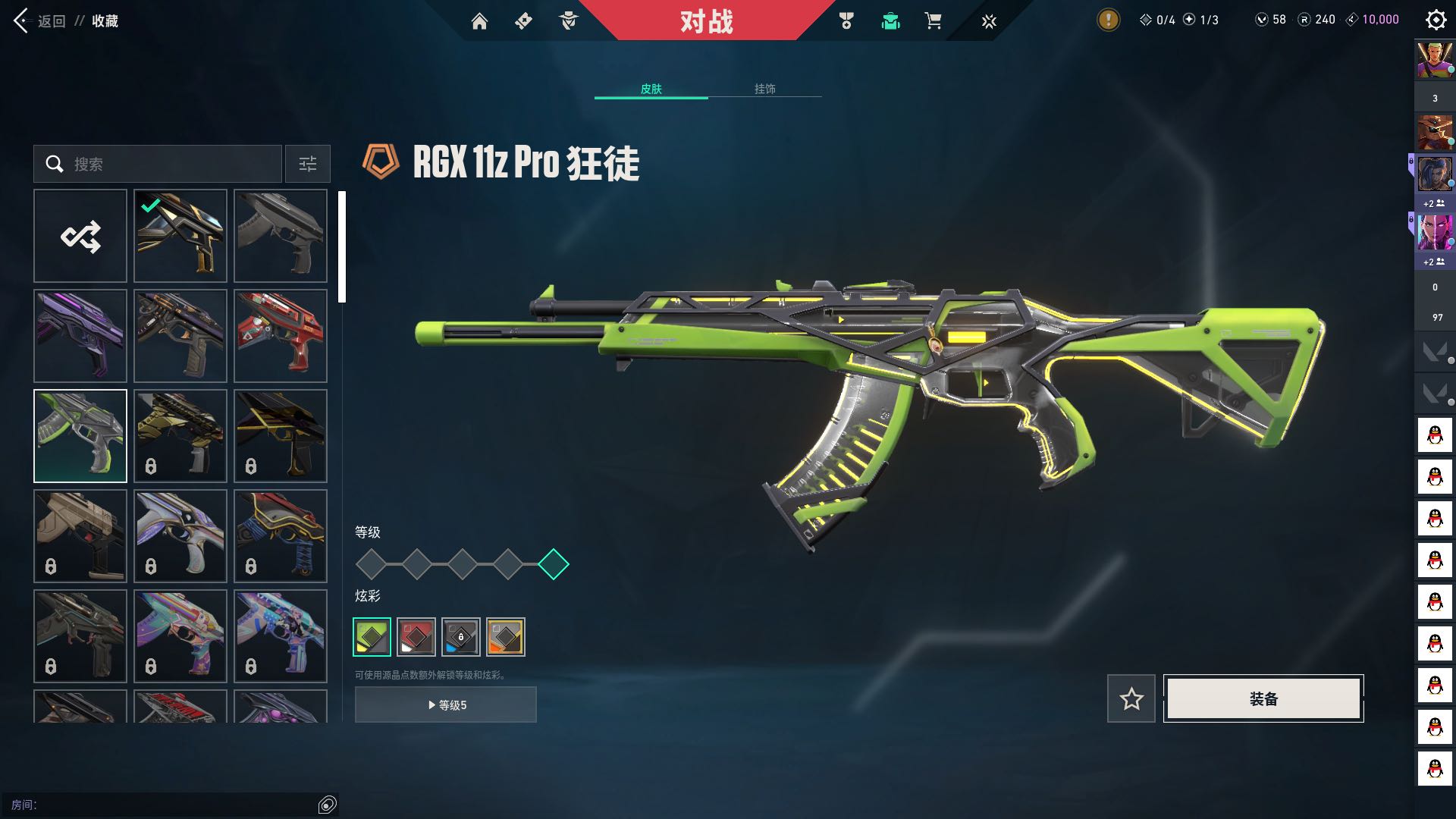Open the shopping cart store
1456x819 pixels.
(933, 21)
